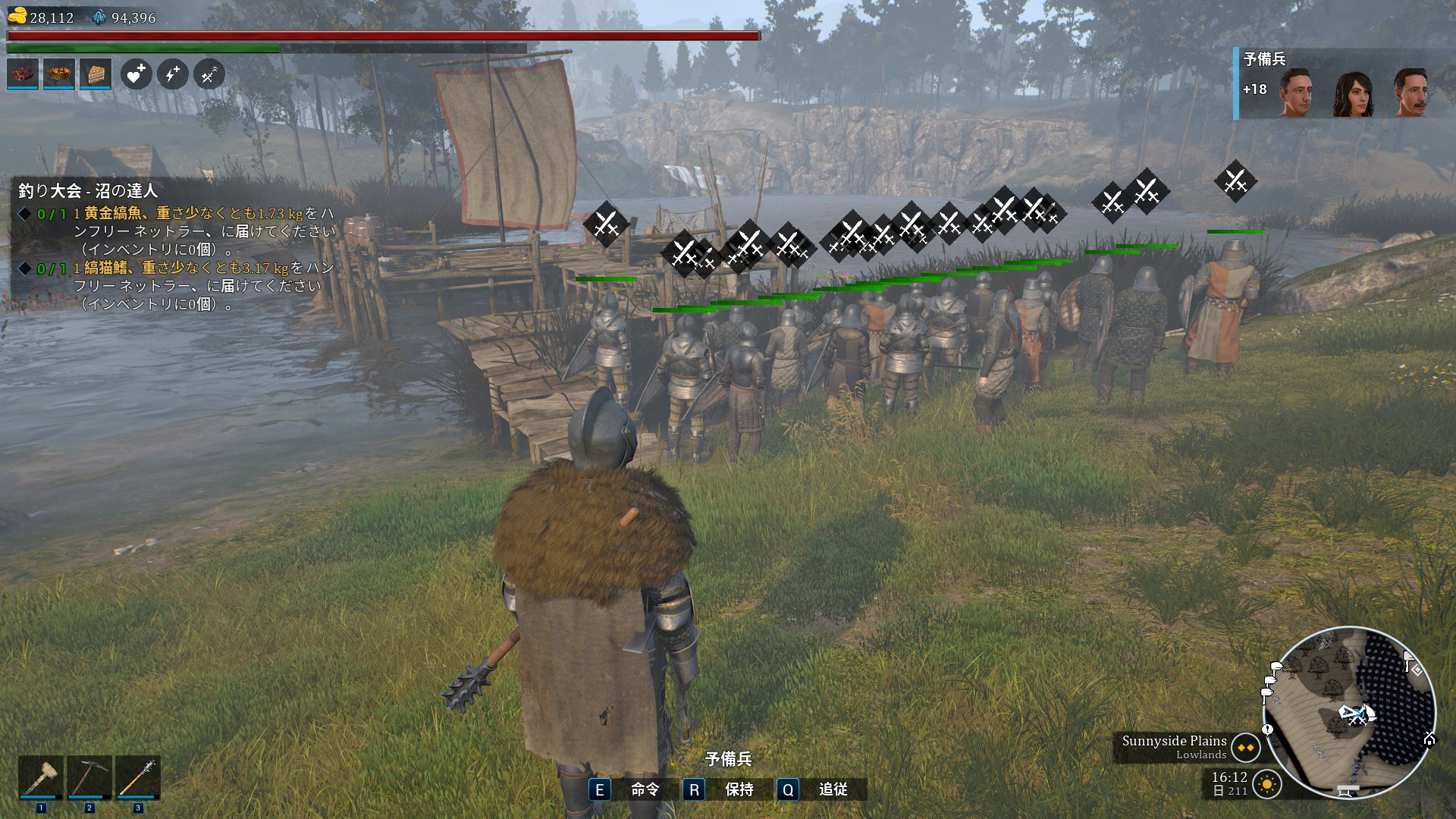1456x819 pixels.
Task: Click the home marker on the minimap
Action: click(x=1429, y=739)
